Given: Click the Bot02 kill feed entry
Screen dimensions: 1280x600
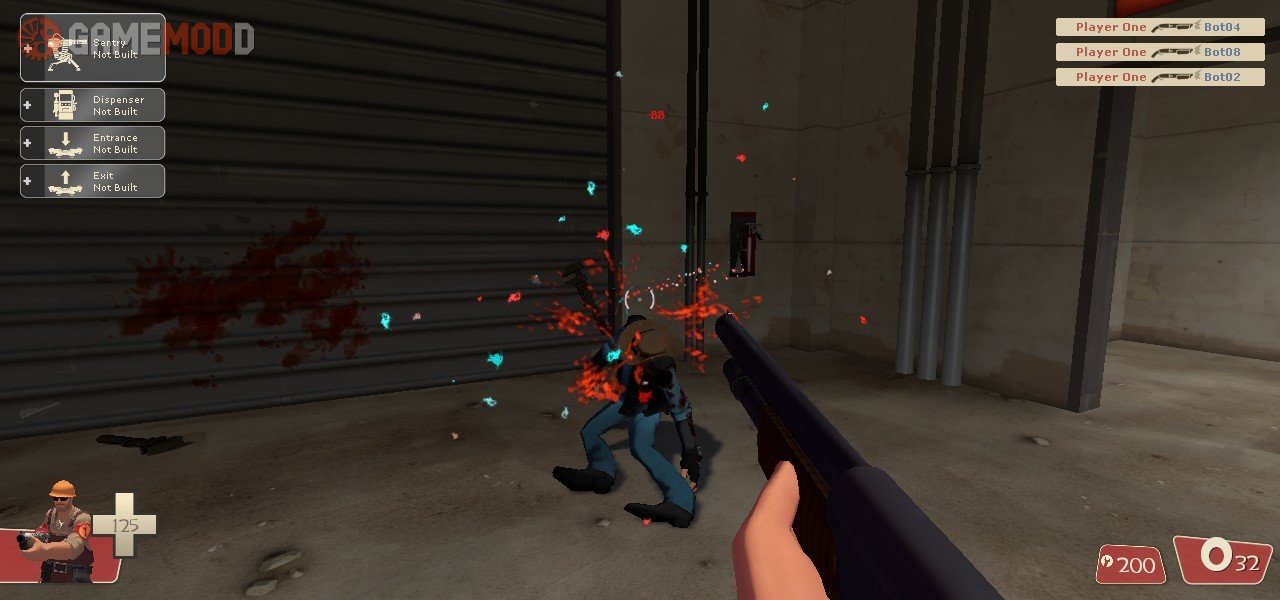Looking at the screenshot, I should (1160, 77).
